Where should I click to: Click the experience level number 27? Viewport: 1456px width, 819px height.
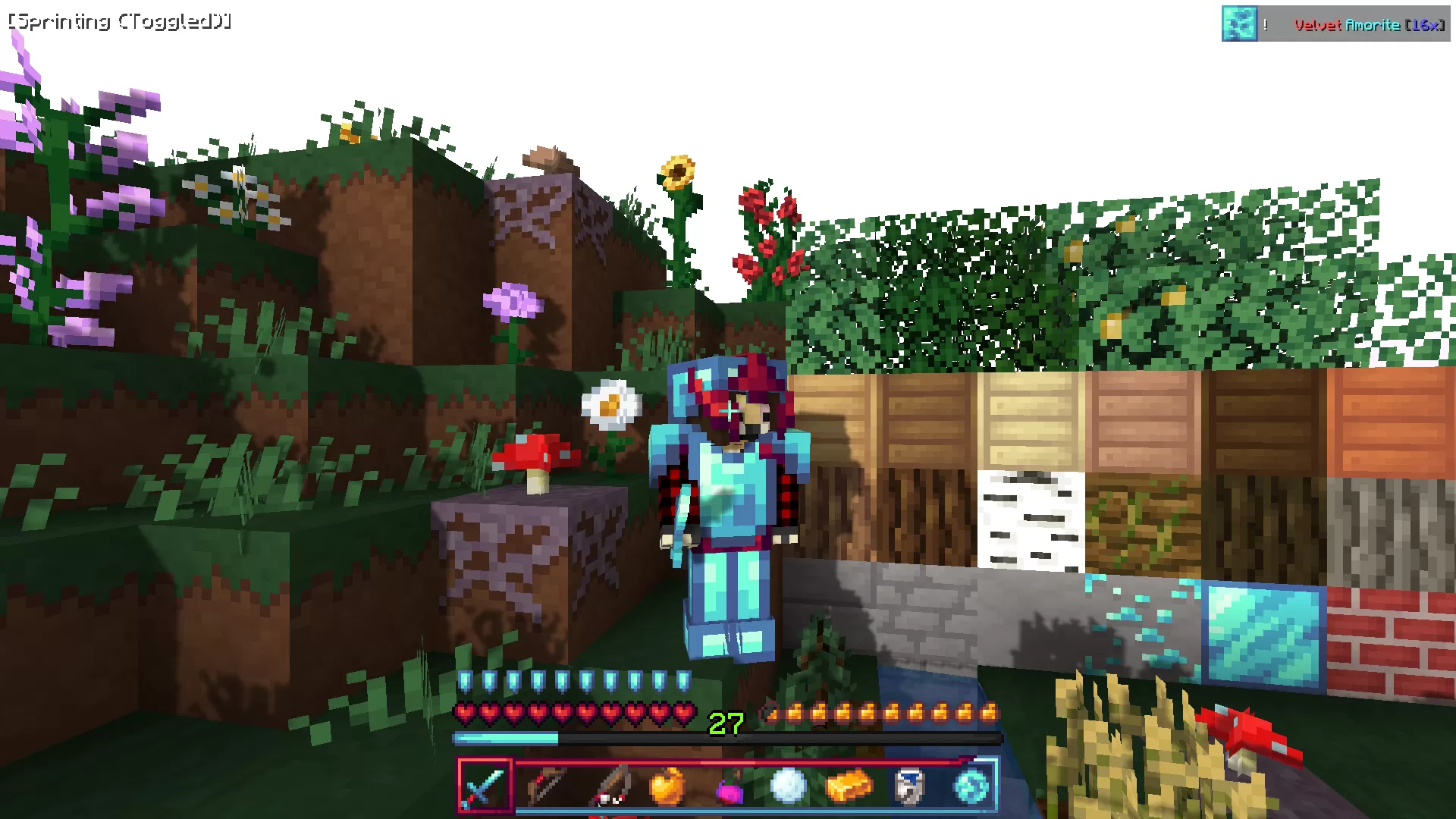point(725,723)
